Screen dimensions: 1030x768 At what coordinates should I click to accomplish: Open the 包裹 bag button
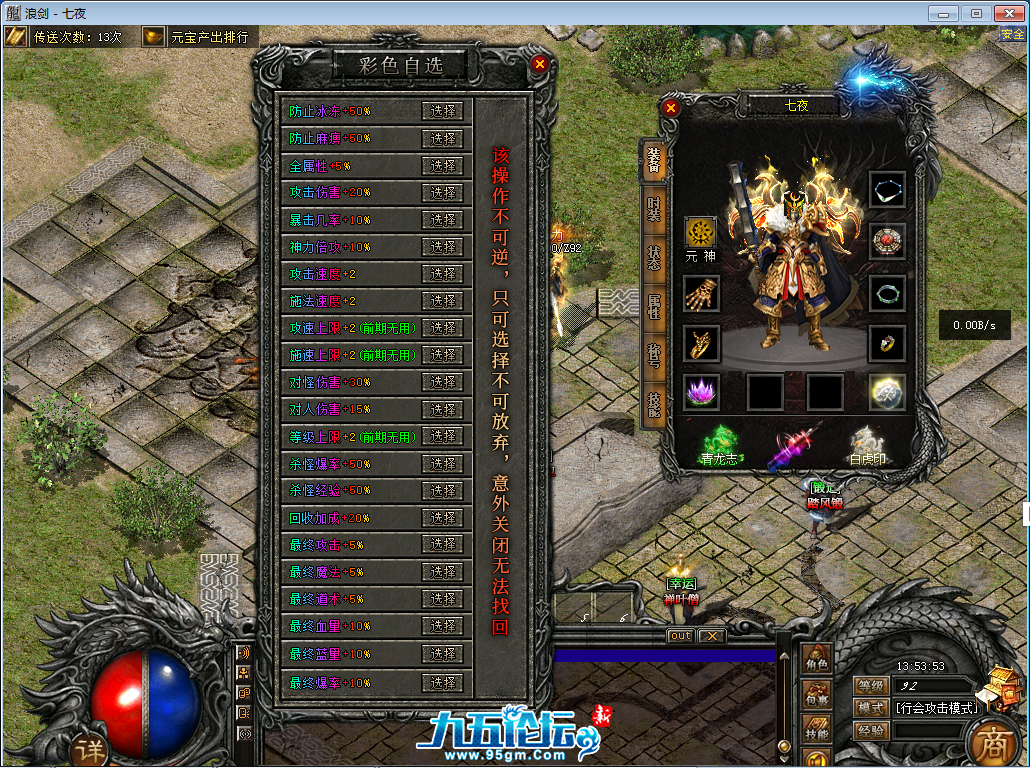coord(817,693)
